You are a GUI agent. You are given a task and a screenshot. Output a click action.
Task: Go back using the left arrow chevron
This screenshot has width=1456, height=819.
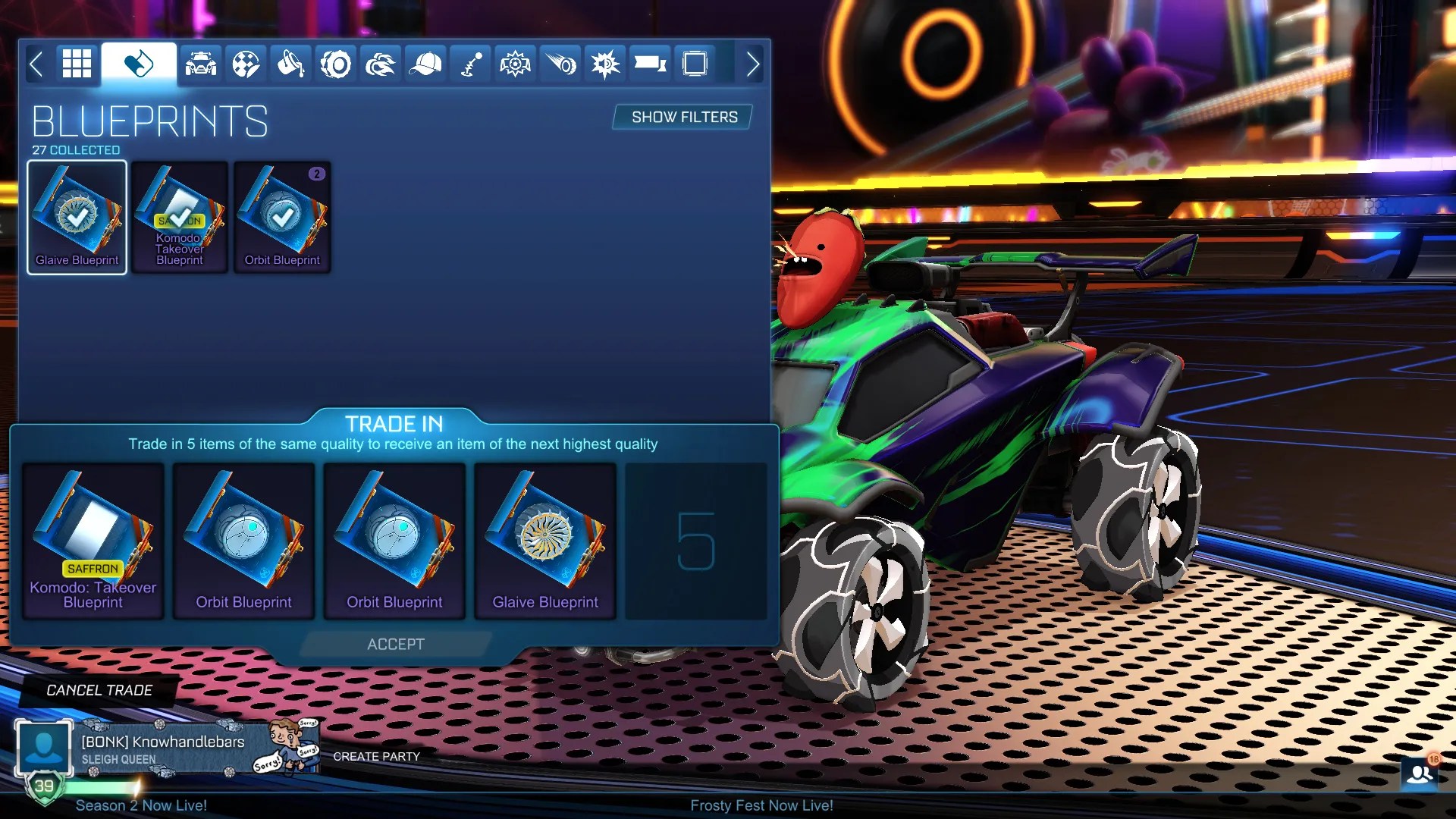click(36, 64)
